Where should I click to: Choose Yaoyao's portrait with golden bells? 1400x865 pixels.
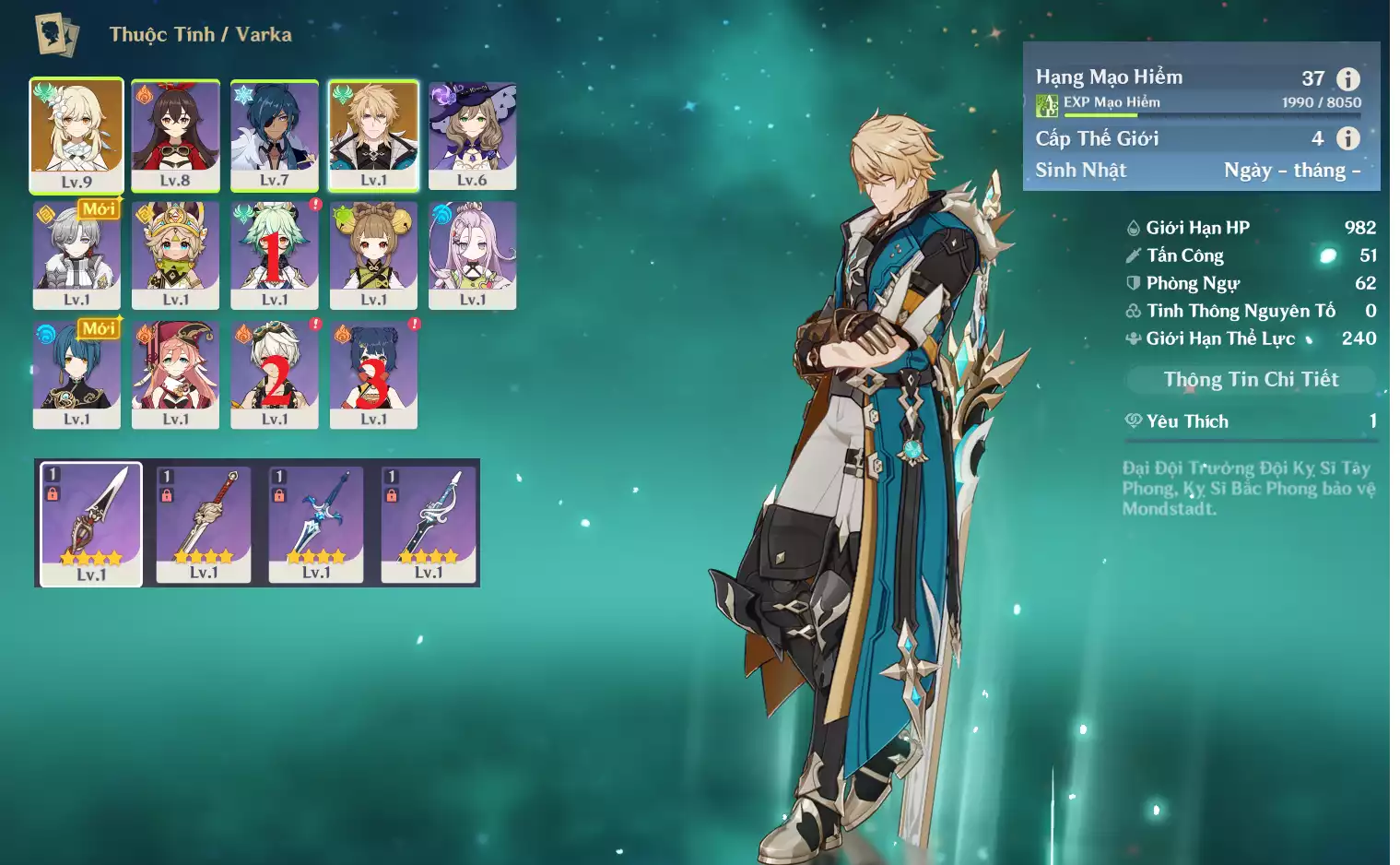(x=373, y=255)
